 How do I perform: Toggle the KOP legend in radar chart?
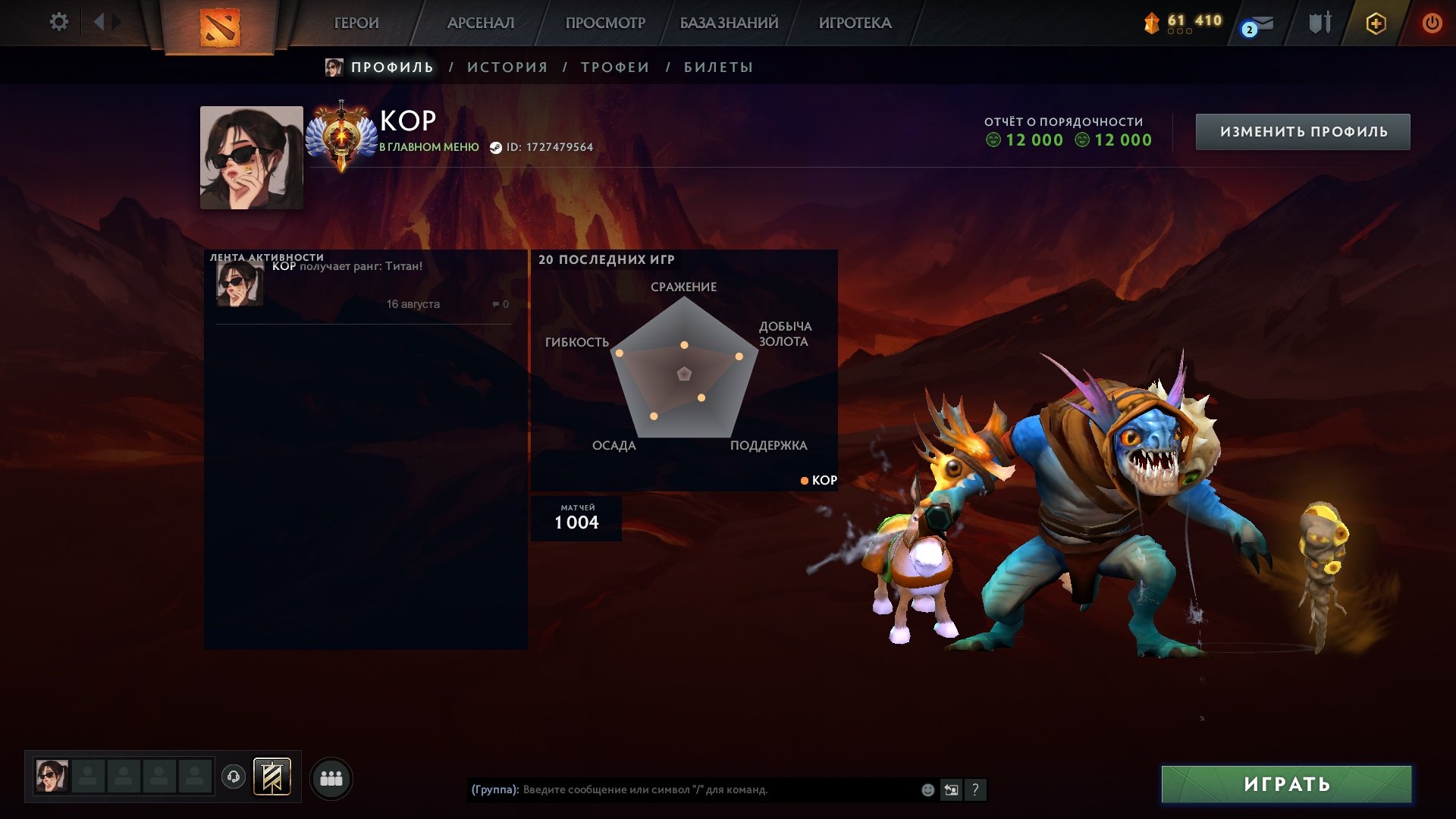tap(817, 479)
